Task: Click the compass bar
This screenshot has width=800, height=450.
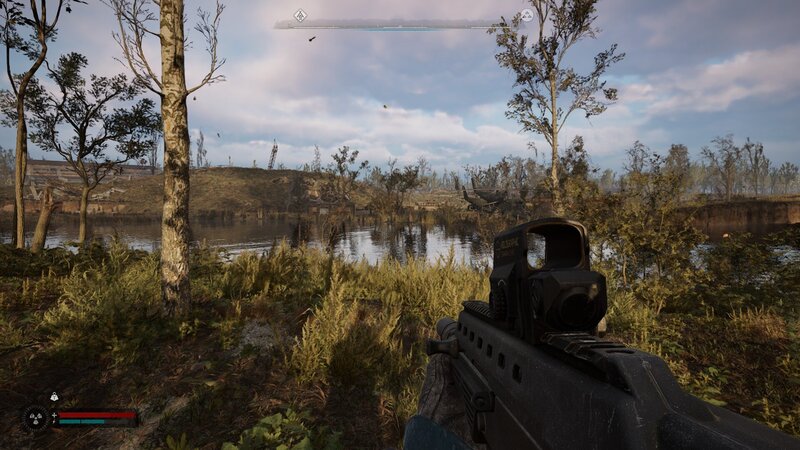Action: pos(400,24)
